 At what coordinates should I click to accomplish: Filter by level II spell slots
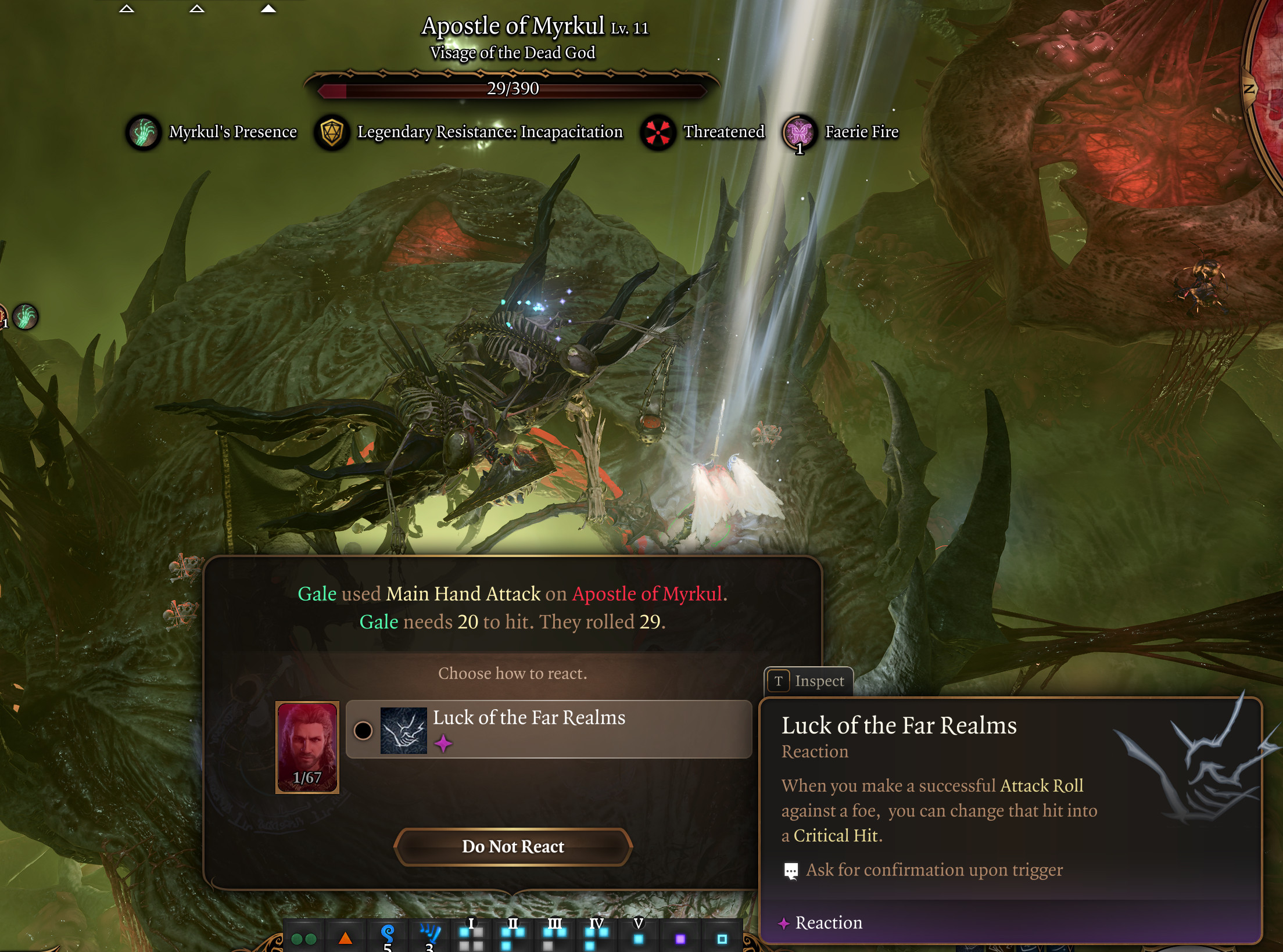point(513,936)
